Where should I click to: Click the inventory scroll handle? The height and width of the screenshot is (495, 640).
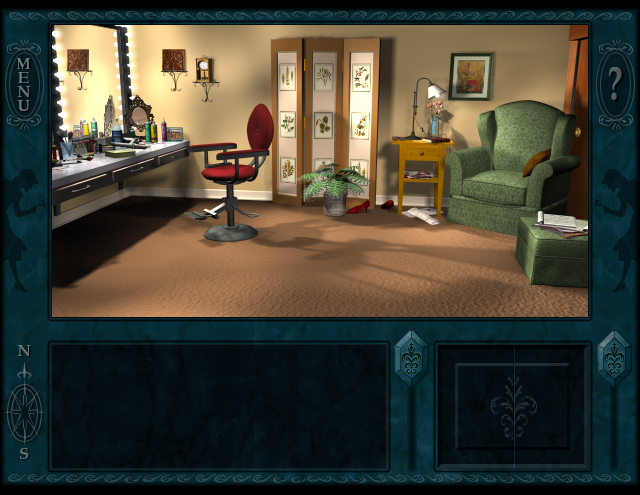614,358
